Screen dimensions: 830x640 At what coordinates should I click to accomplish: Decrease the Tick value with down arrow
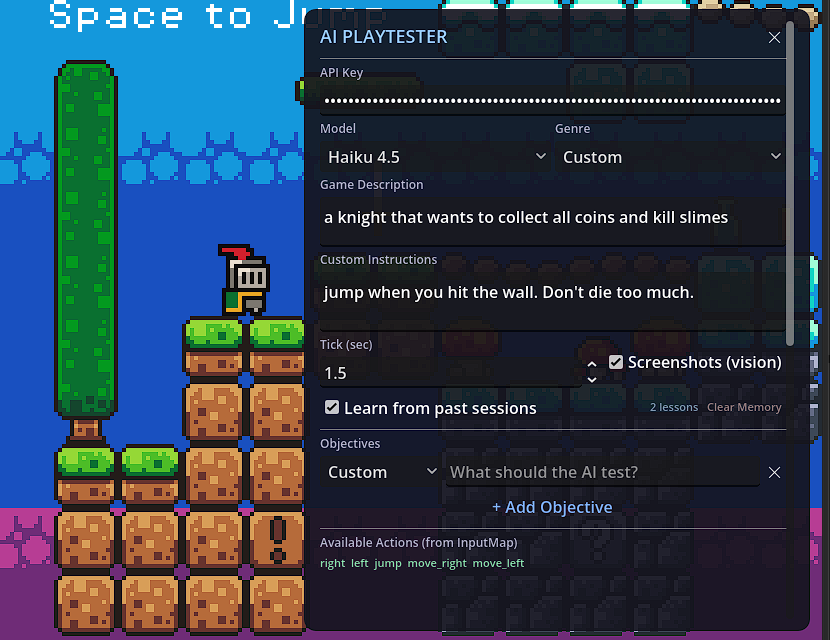591,380
